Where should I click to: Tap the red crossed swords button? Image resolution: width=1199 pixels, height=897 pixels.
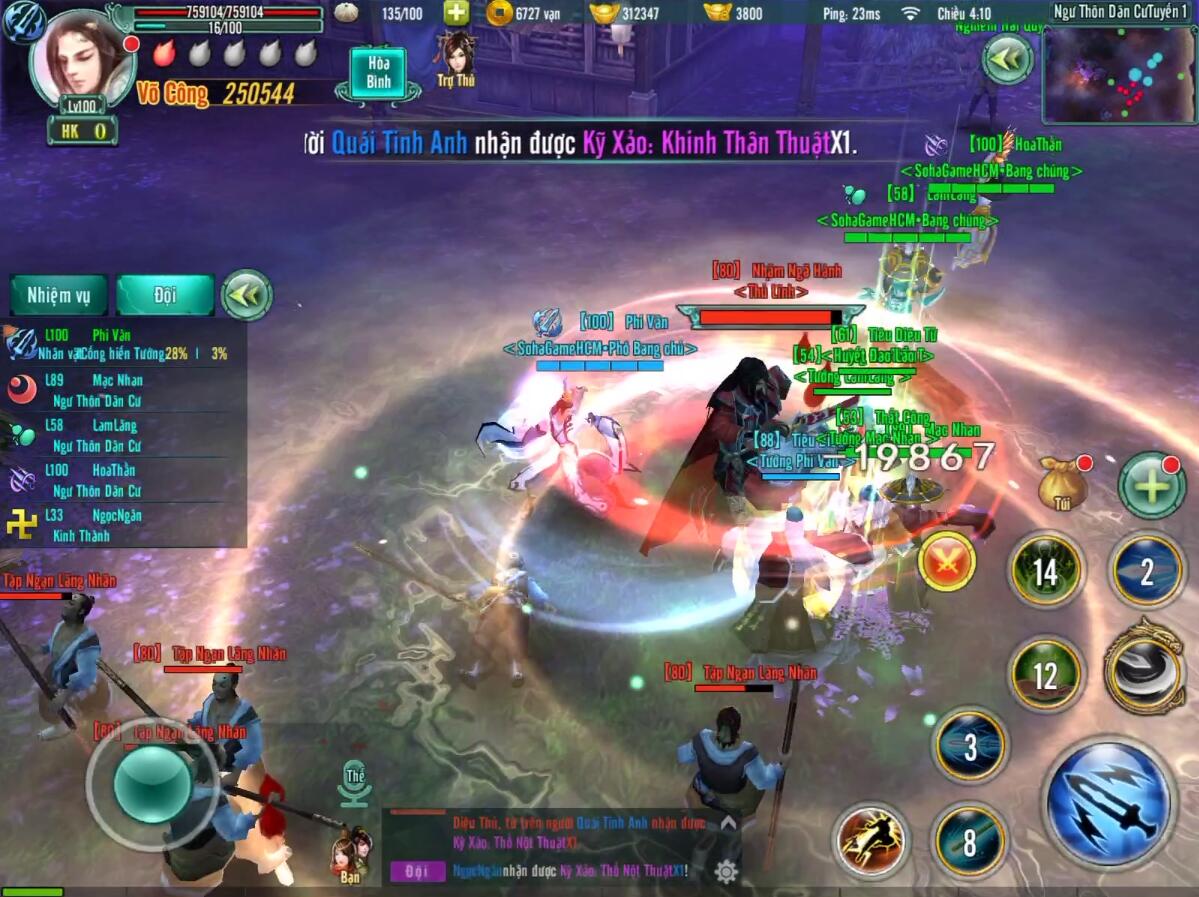(x=946, y=561)
